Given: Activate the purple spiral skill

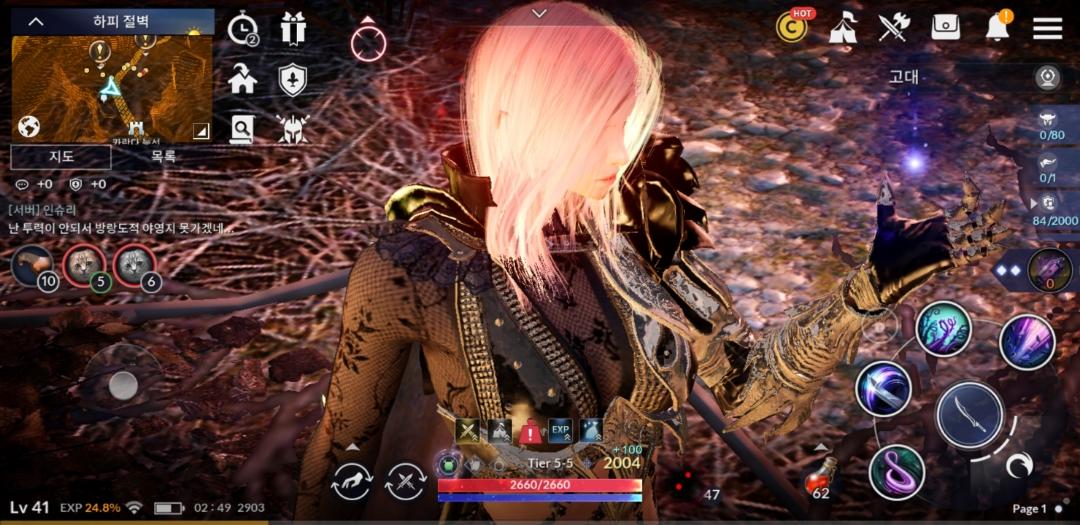Looking at the screenshot, I should (895, 472).
